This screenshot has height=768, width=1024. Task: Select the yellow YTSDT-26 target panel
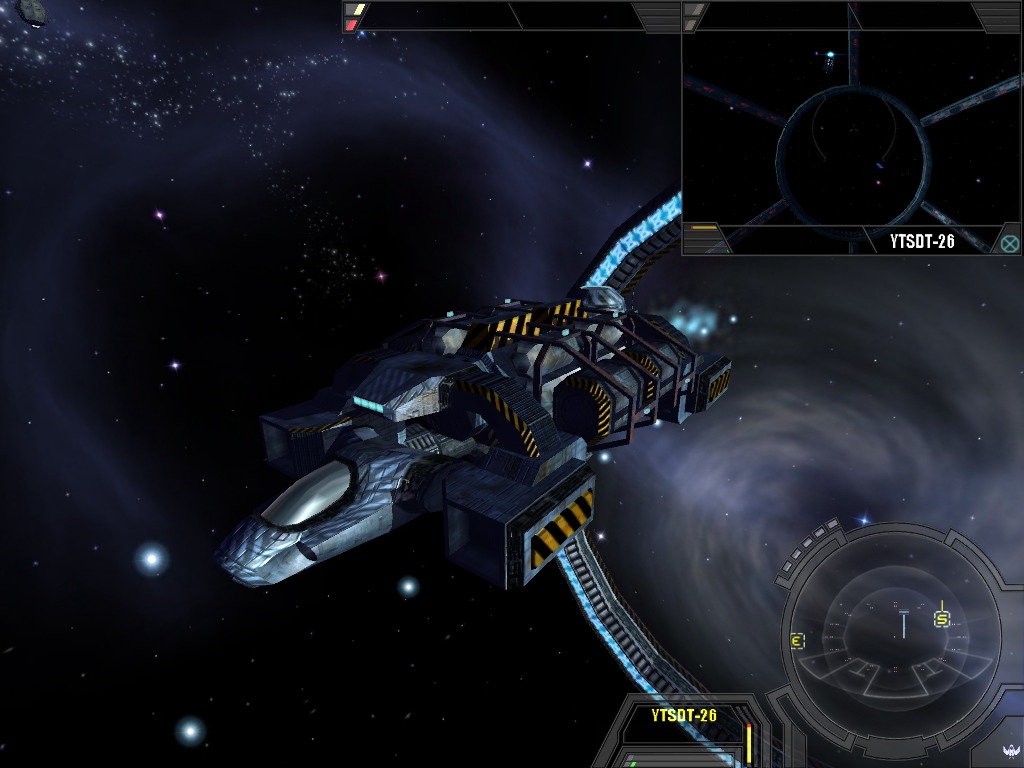coord(684,715)
